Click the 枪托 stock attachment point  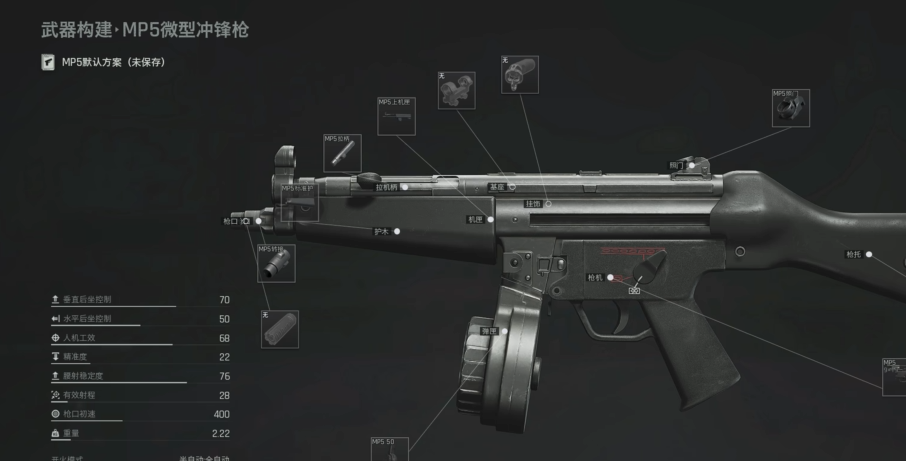(x=868, y=255)
